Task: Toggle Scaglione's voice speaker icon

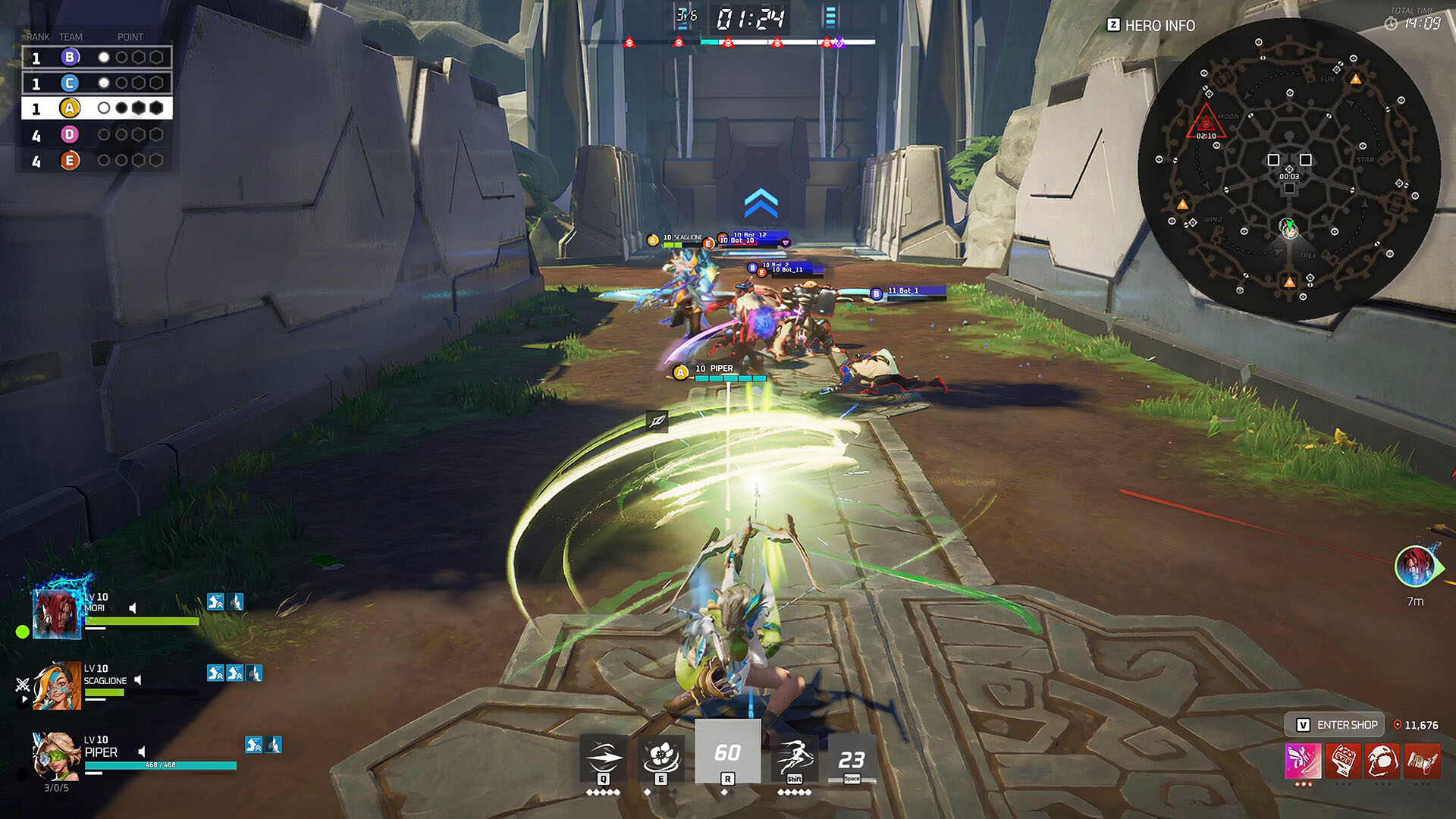Action: click(x=138, y=680)
